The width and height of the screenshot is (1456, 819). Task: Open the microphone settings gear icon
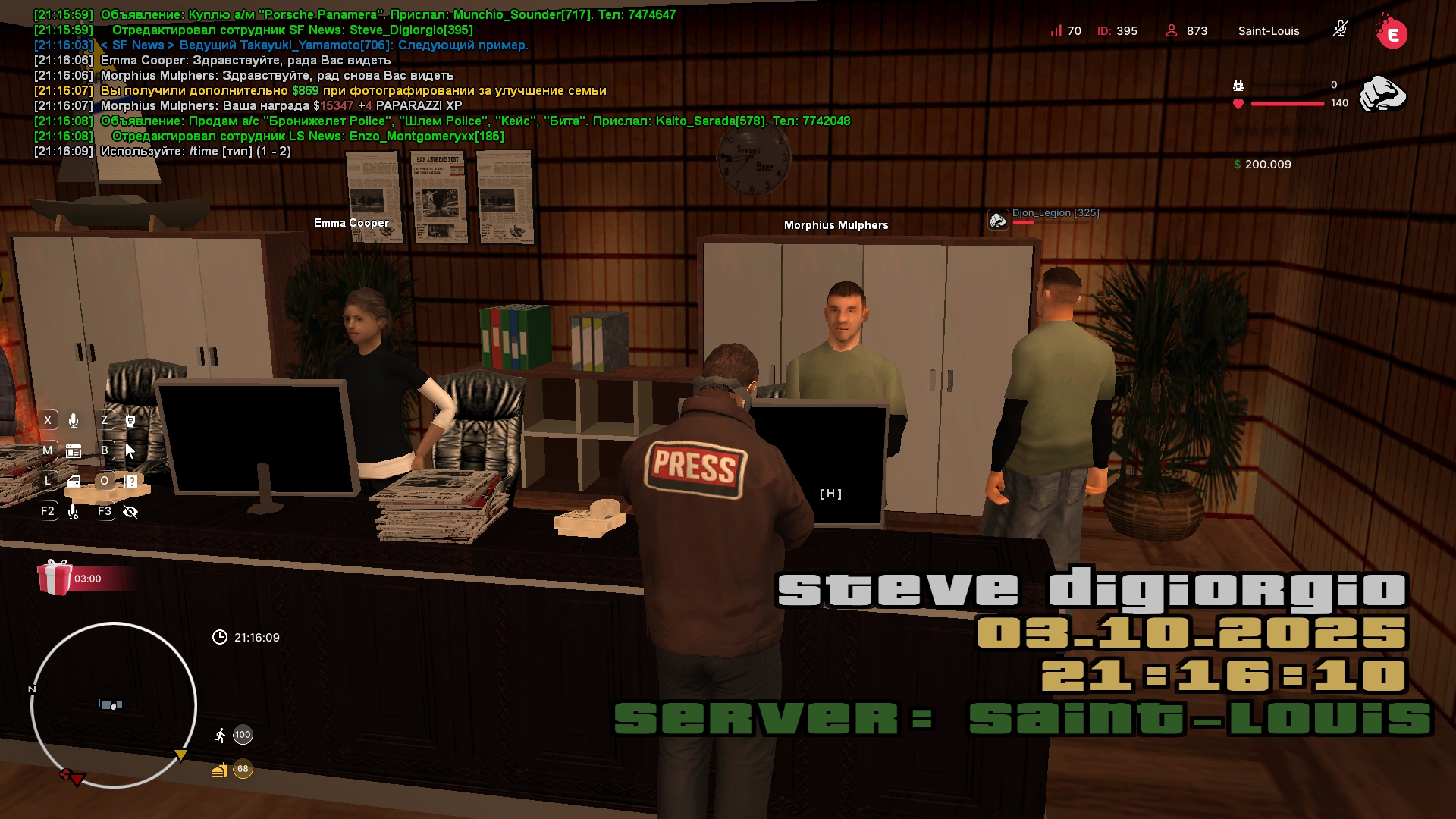coord(74,512)
